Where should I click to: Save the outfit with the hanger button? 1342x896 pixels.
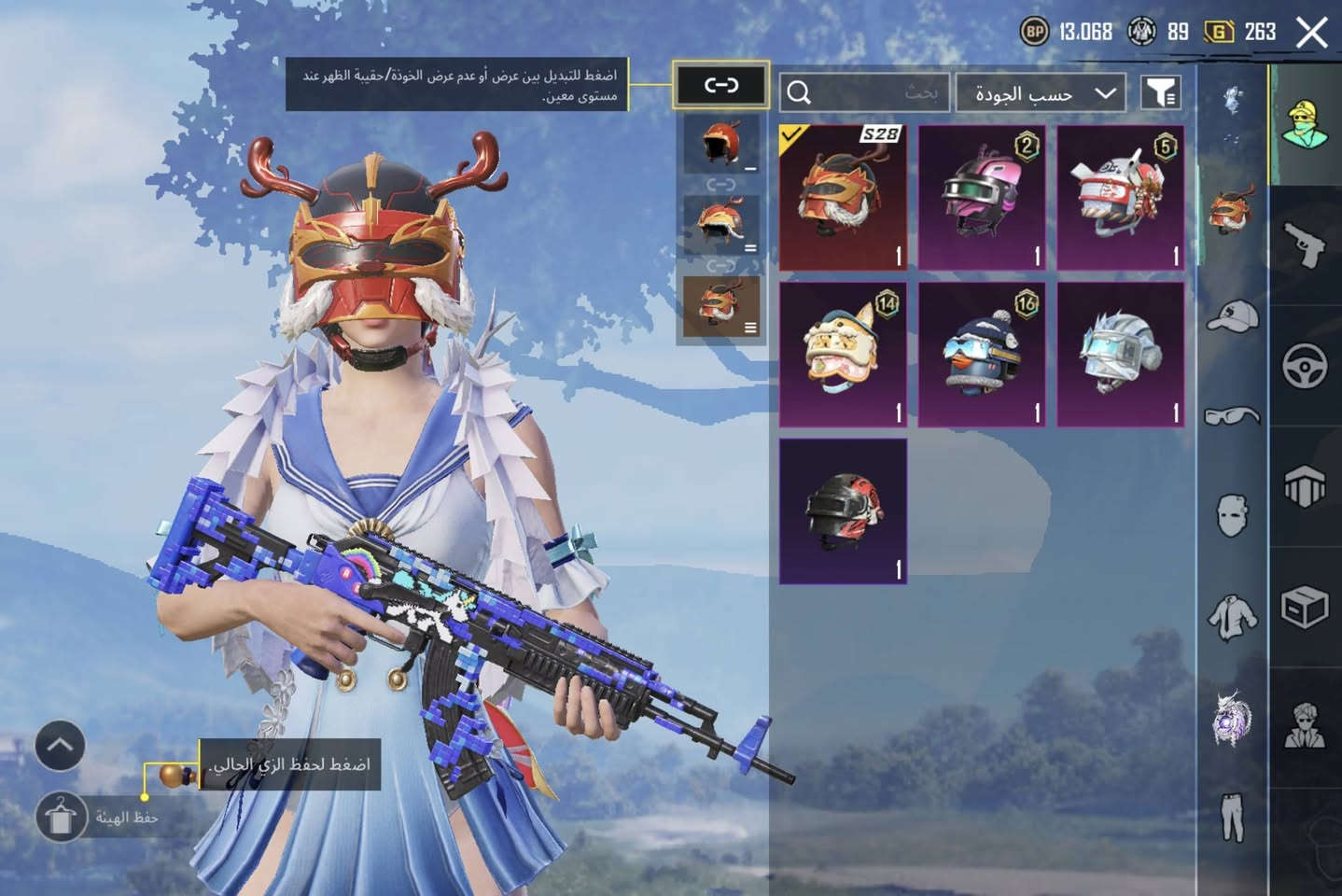click(62, 818)
